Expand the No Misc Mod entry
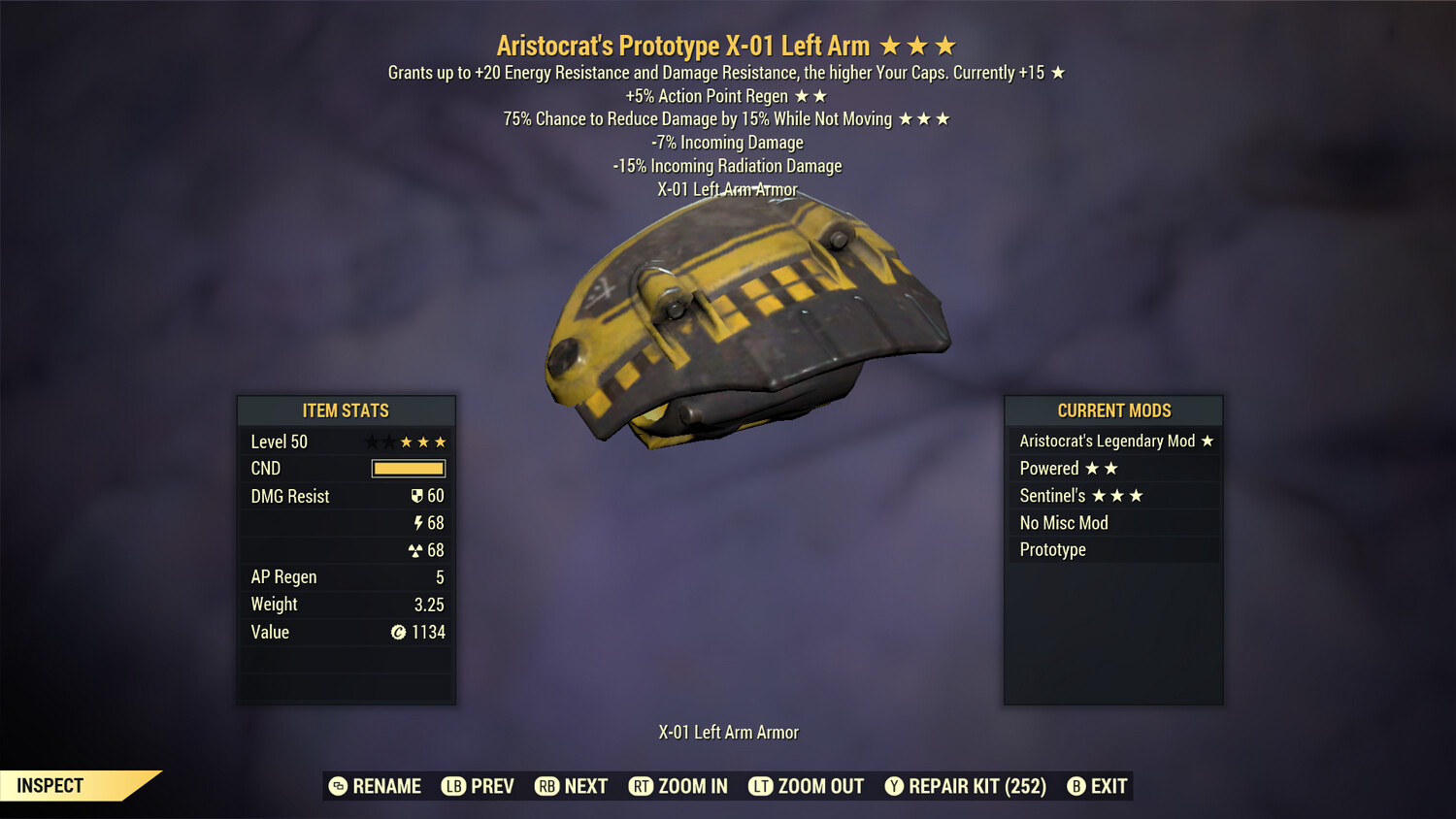1456x819 pixels. pyautogui.click(x=1112, y=522)
